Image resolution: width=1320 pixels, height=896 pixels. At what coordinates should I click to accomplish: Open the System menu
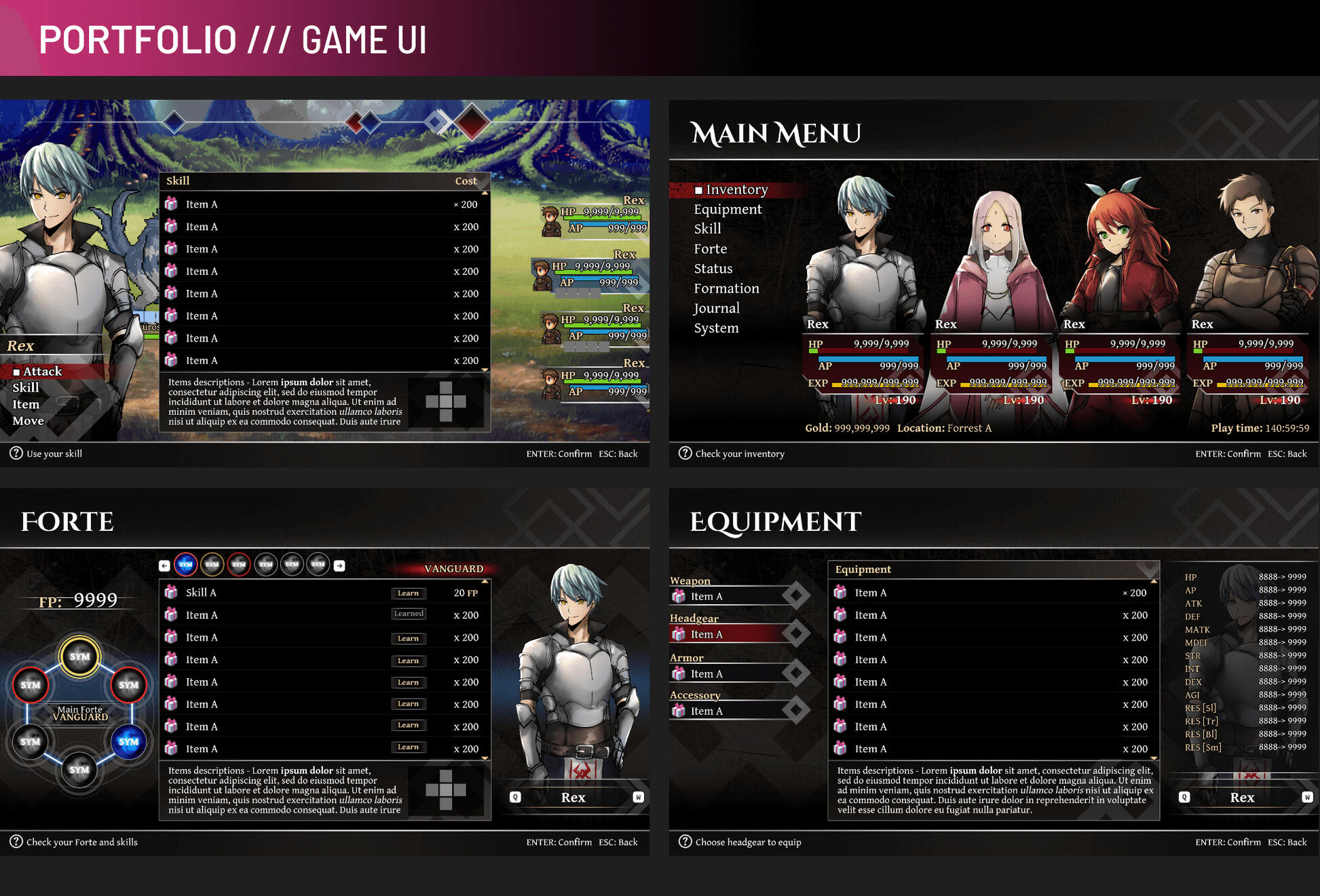[716, 329]
